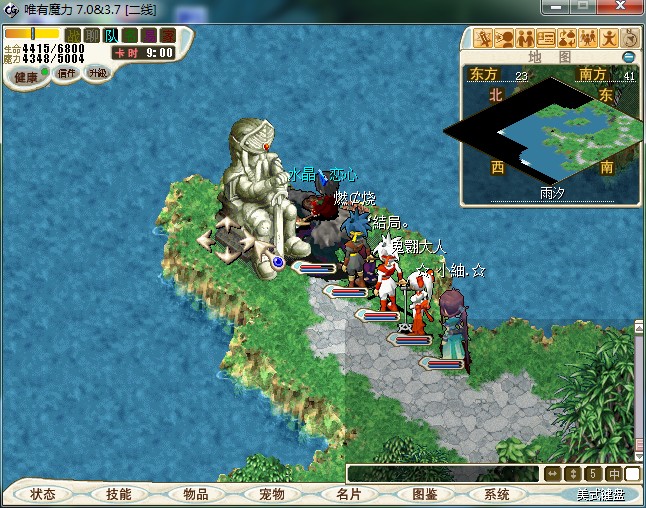Open the 物品 items menu
The width and height of the screenshot is (646, 508).
(195, 494)
